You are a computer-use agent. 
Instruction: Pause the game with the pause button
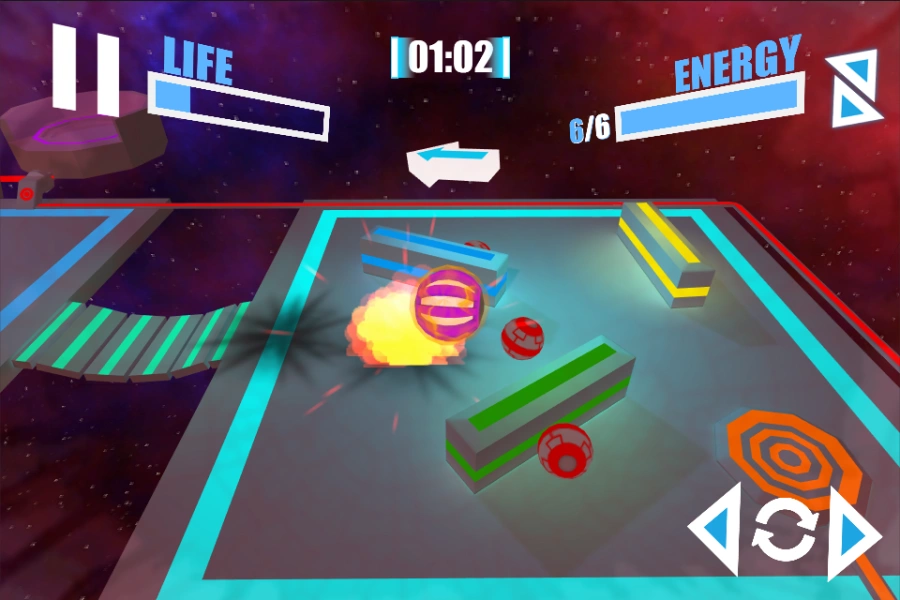[x=86, y=69]
